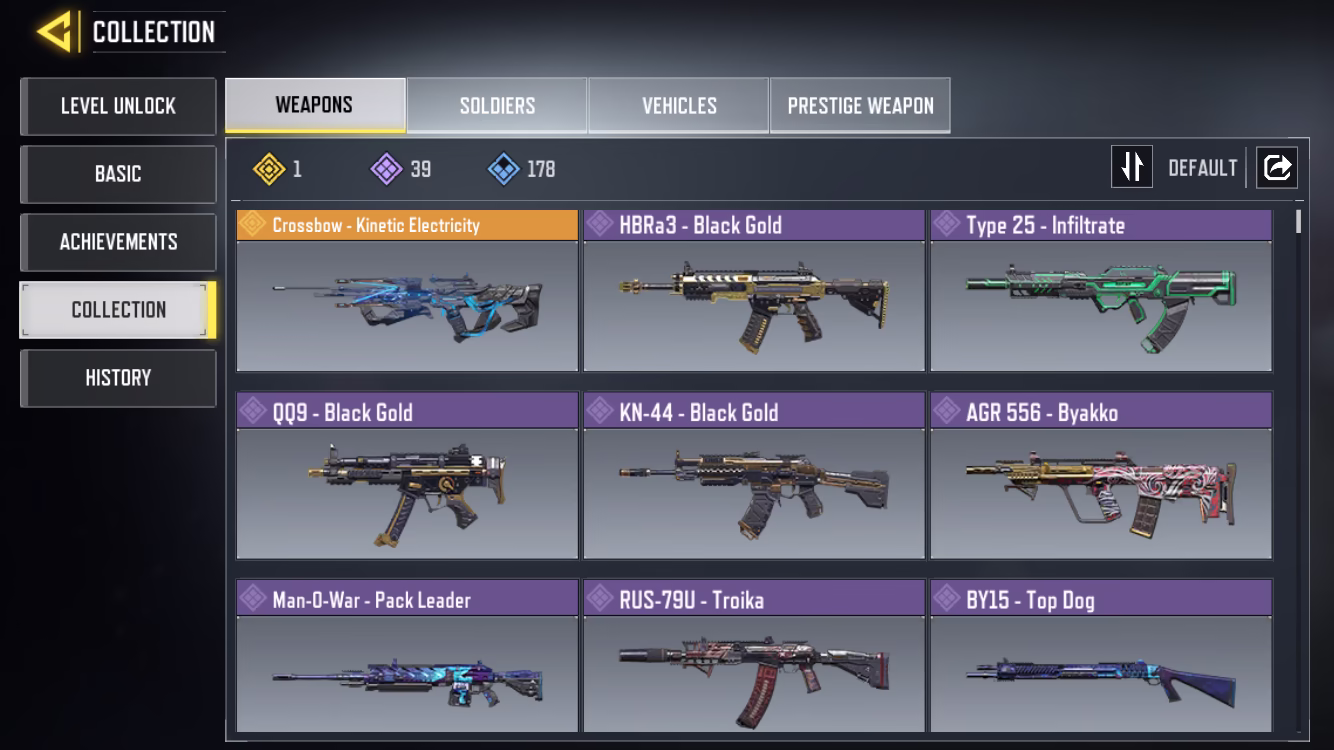This screenshot has height=750, width=1334.
Task: Choose the HBRa3 - Black Gold weapon
Action: [x=754, y=291]
